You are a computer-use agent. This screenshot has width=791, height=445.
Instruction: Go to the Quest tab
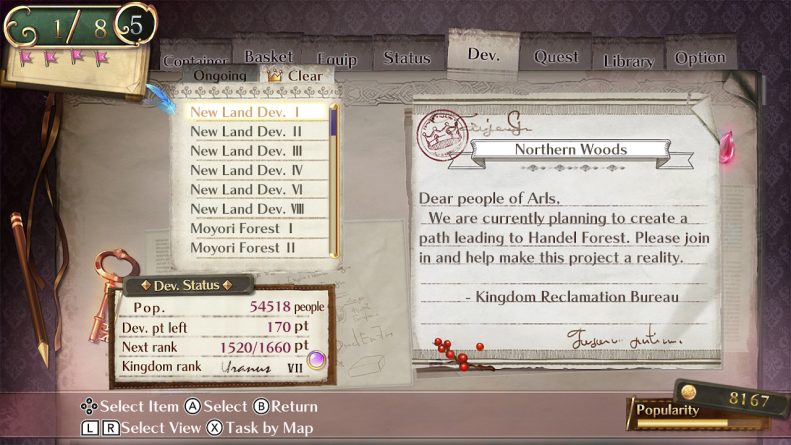coord(556,57)
